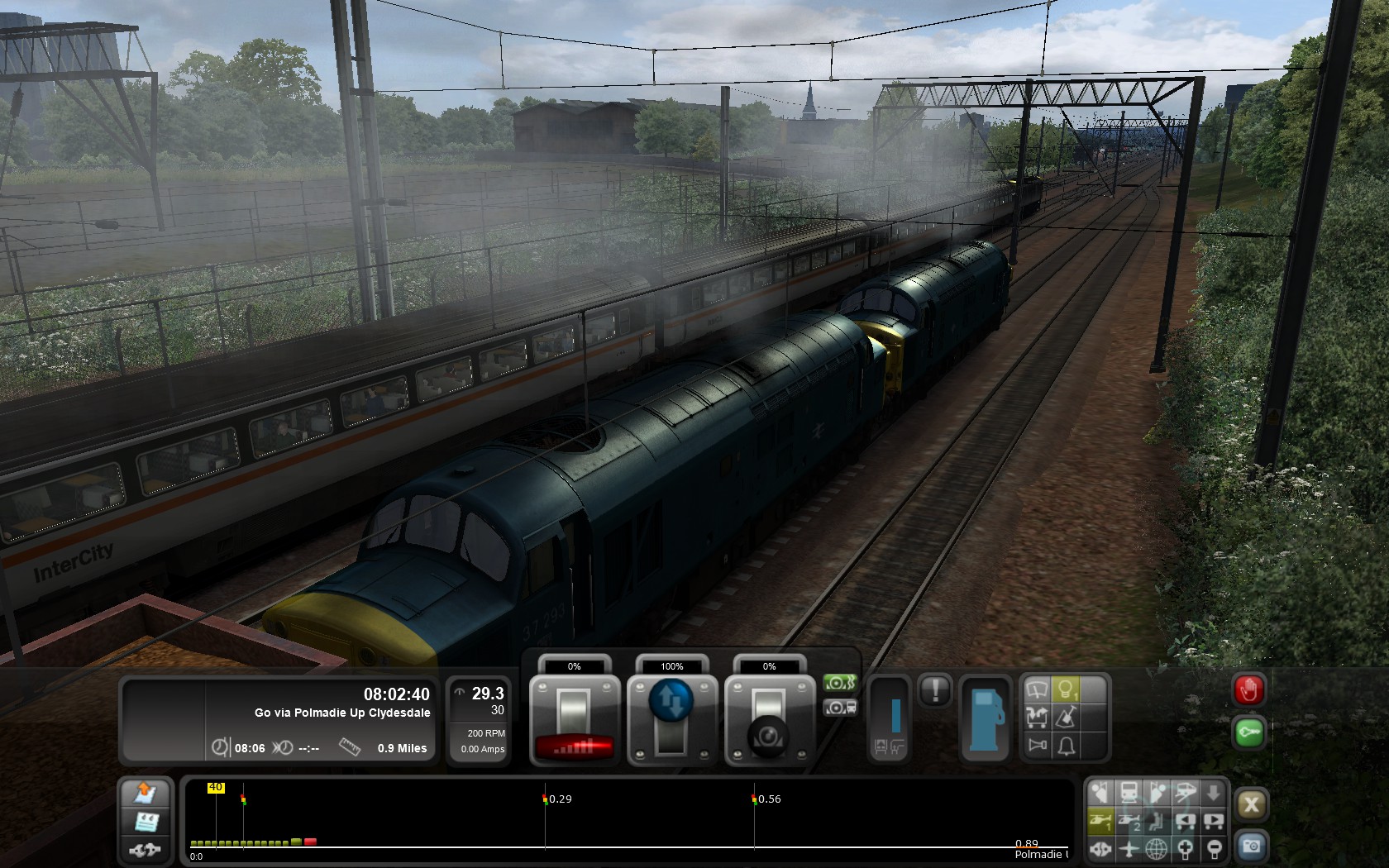This screenshot has width=1389, height=868.
Task: Toggle the headlights lightbulb icon
Action: tap(1067, 689)
